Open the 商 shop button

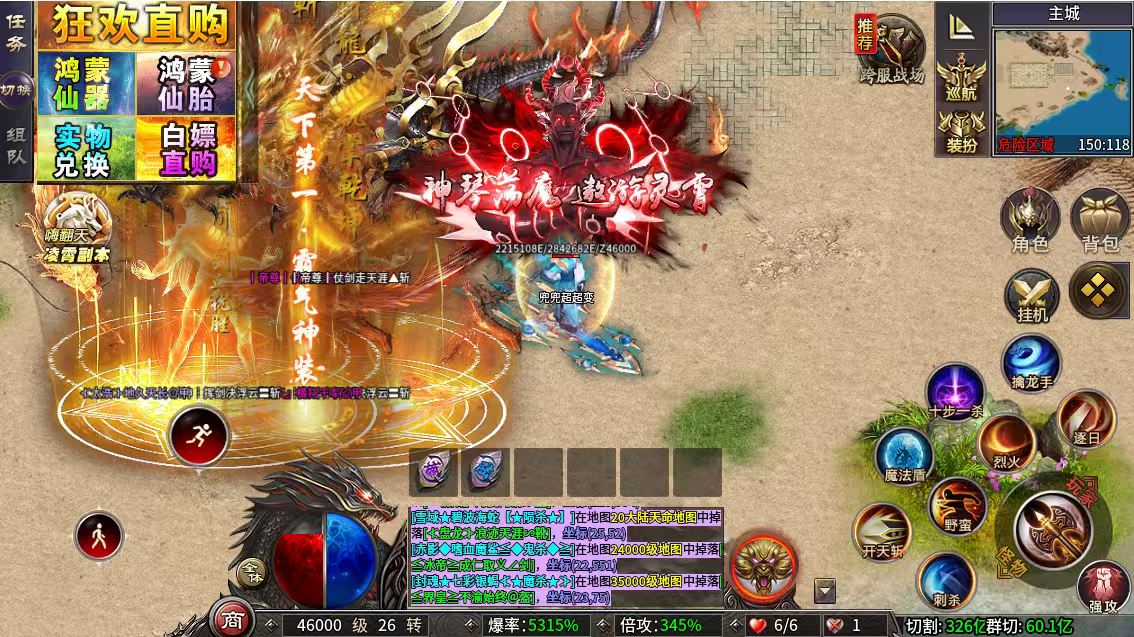(233, 619)
